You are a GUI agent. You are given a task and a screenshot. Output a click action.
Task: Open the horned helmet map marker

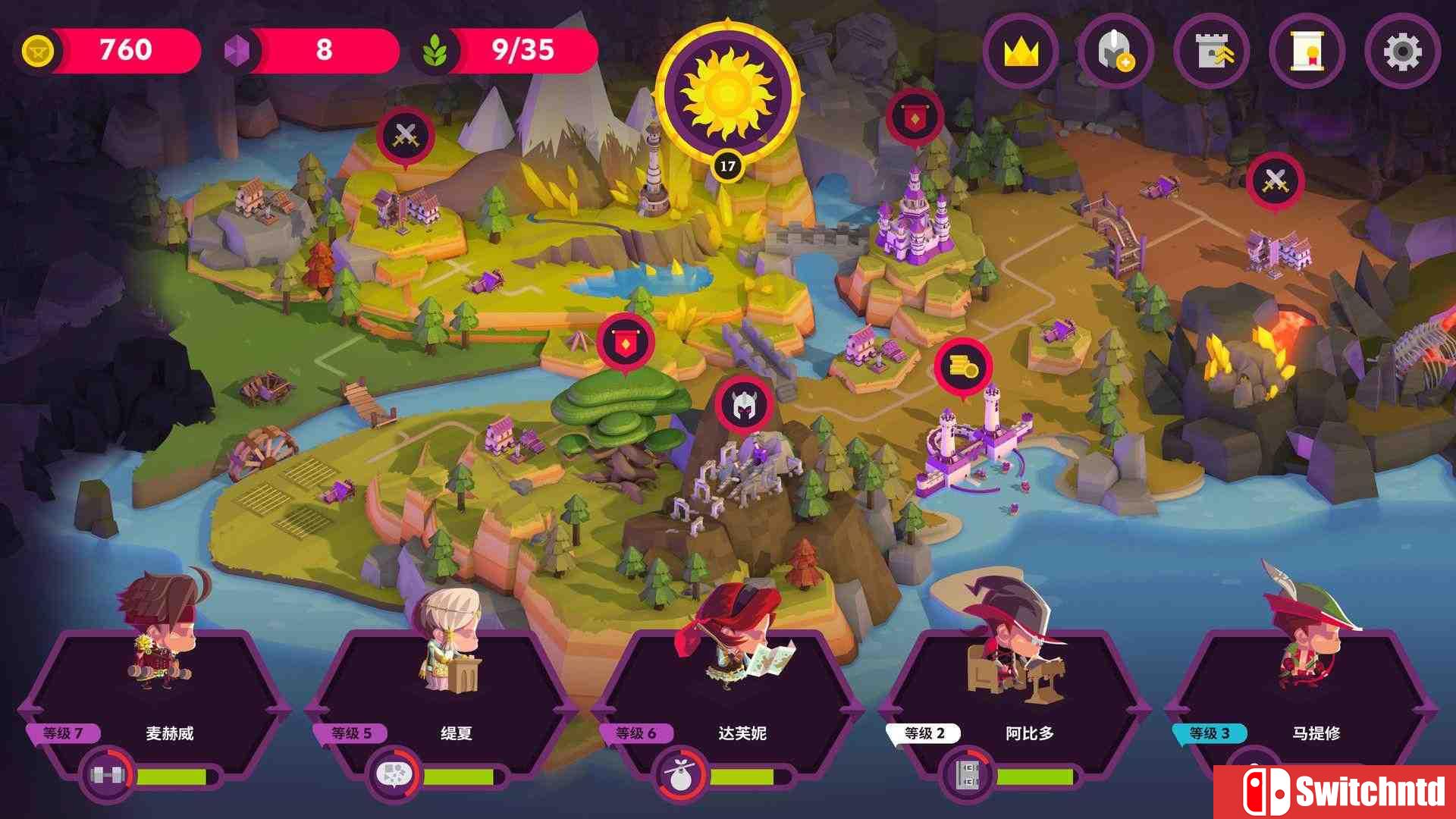tap(743, 406)
